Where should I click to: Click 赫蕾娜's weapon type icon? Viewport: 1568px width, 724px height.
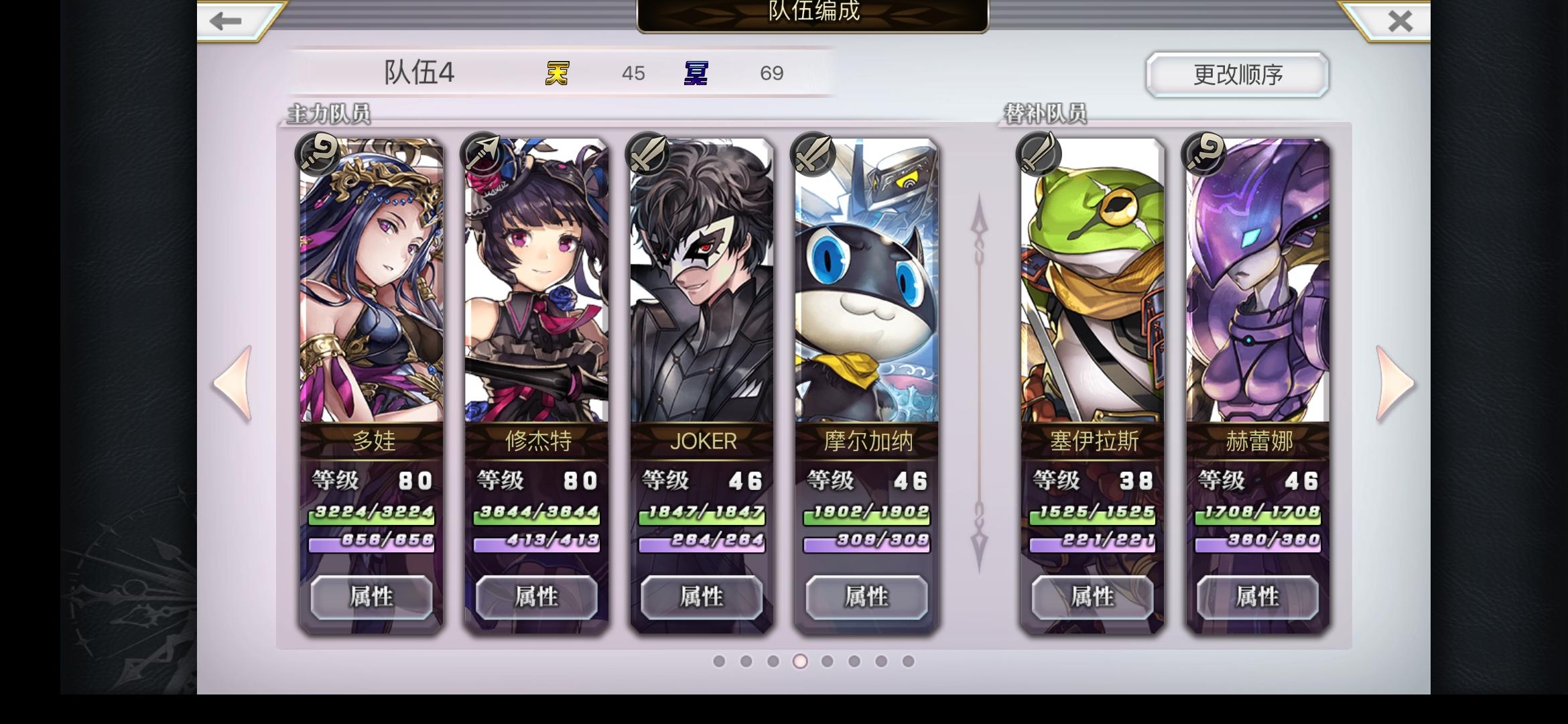(1203, 154)
